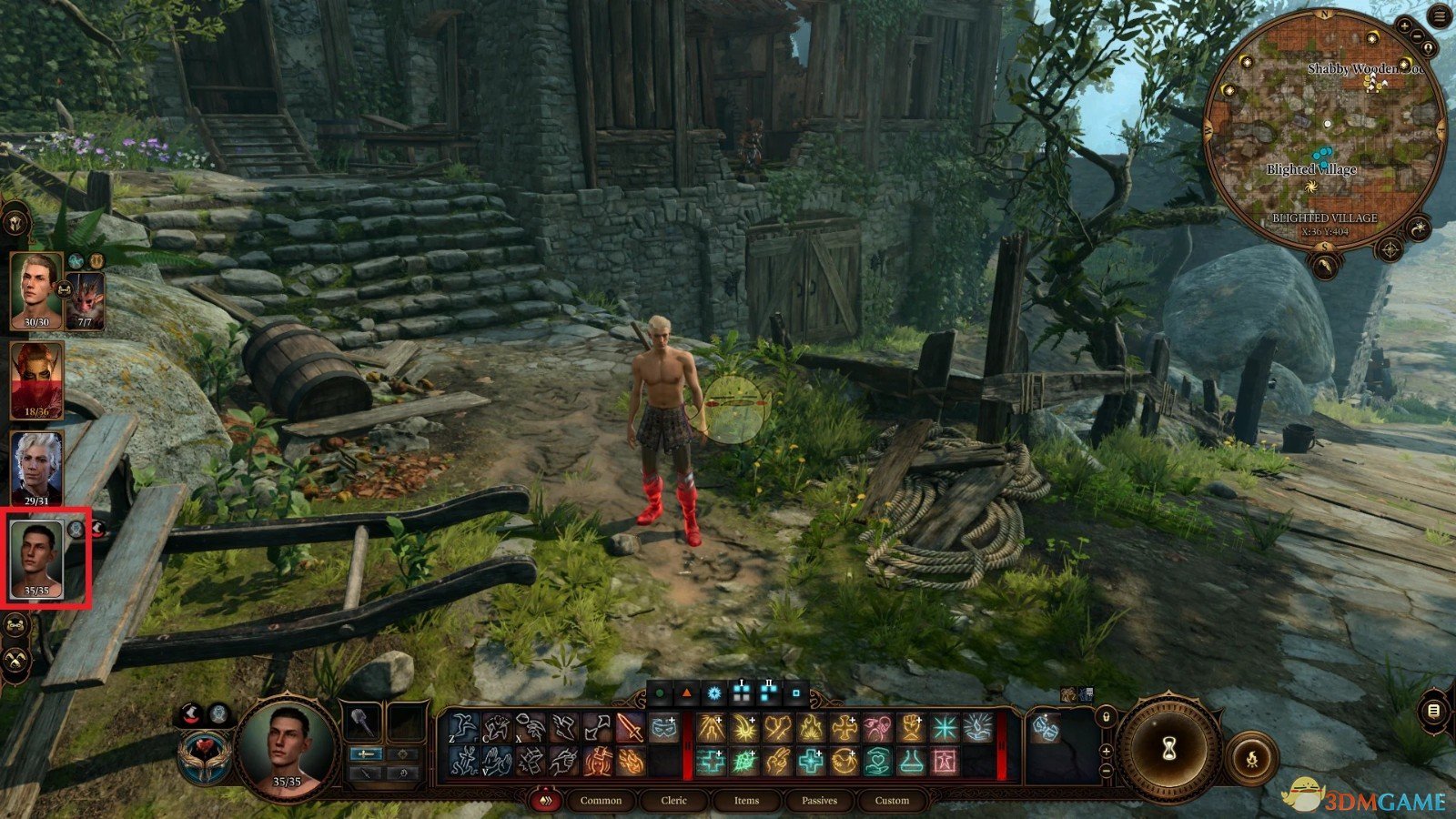Select the imp familiar portrait

(85, 300)
